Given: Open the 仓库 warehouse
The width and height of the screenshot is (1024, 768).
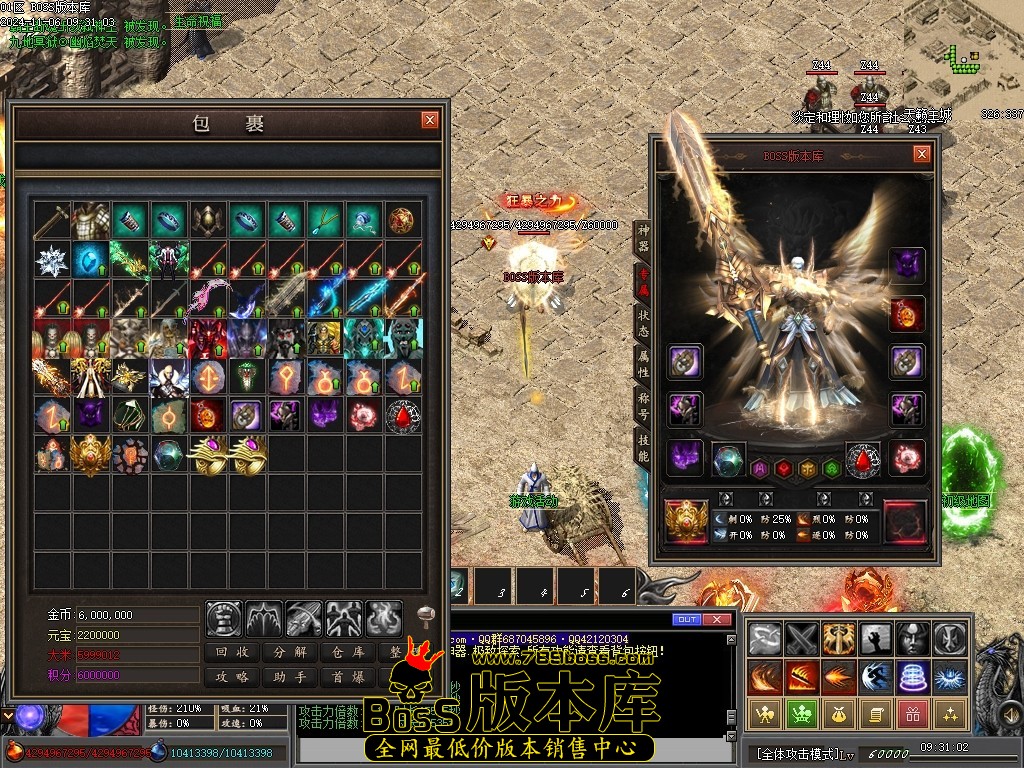Looking at the screenshot, I should pyautogui.click(x=347, y=652).
